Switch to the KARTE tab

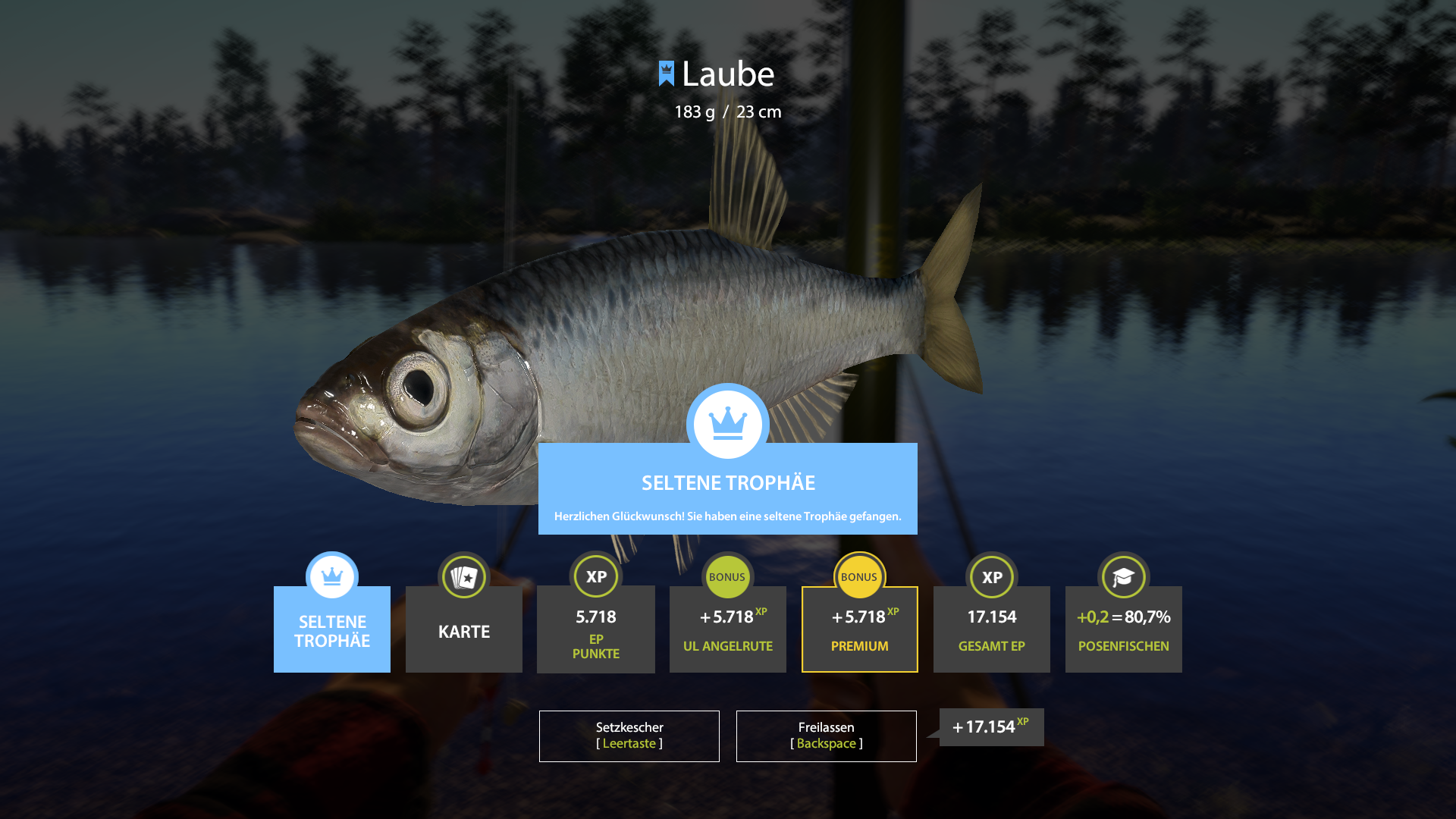click(x=463, y=632)
